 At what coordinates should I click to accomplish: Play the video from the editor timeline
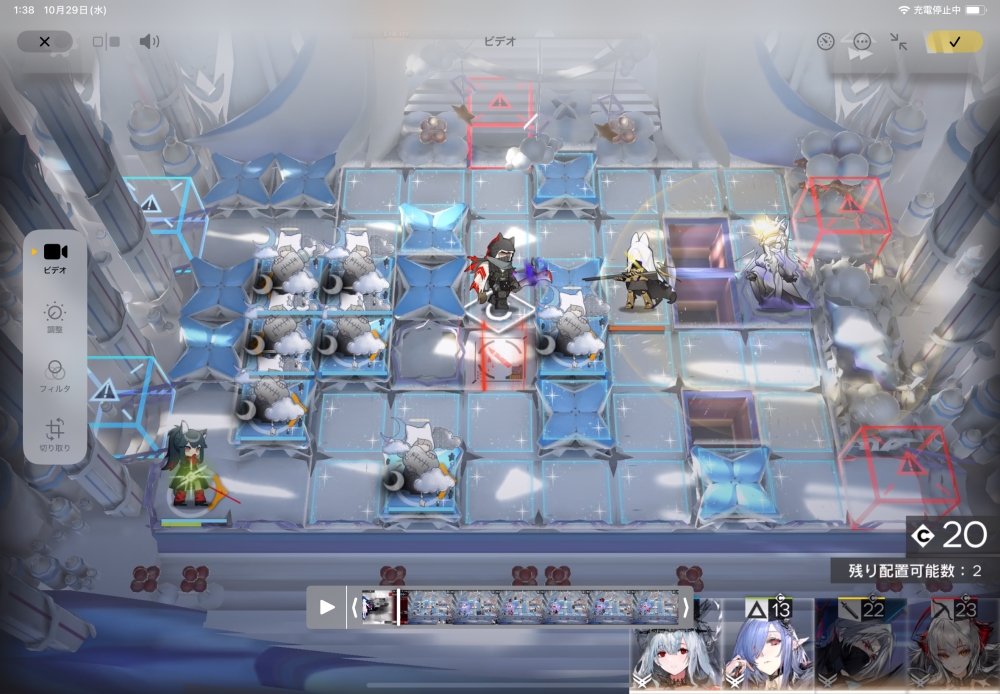pyautogui.click(x=327, y=607)
